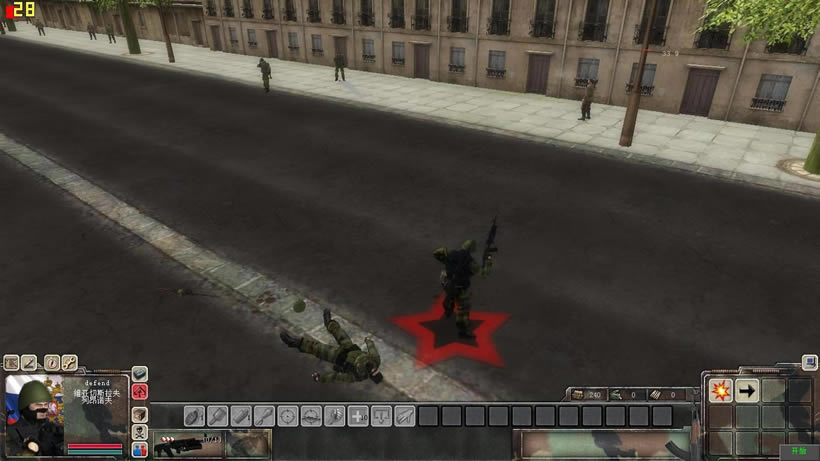Open the notebook icon beside the pencil
Viewport: 820px width, 461px height.
click(12, 363)
